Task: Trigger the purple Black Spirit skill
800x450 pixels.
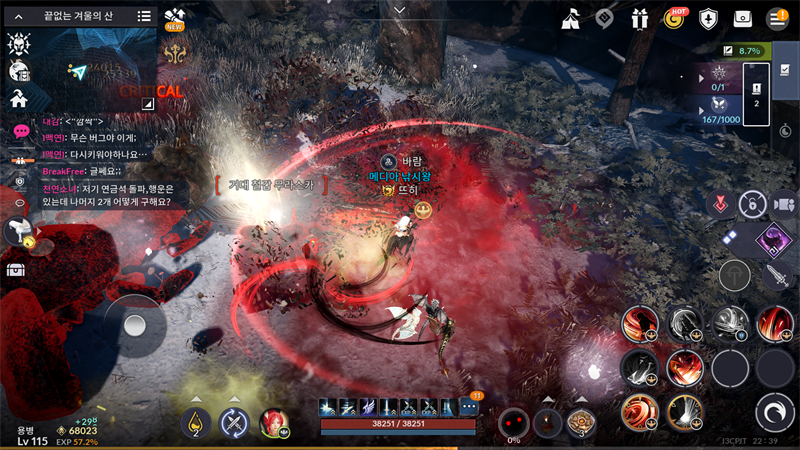Action: point(771,239)
